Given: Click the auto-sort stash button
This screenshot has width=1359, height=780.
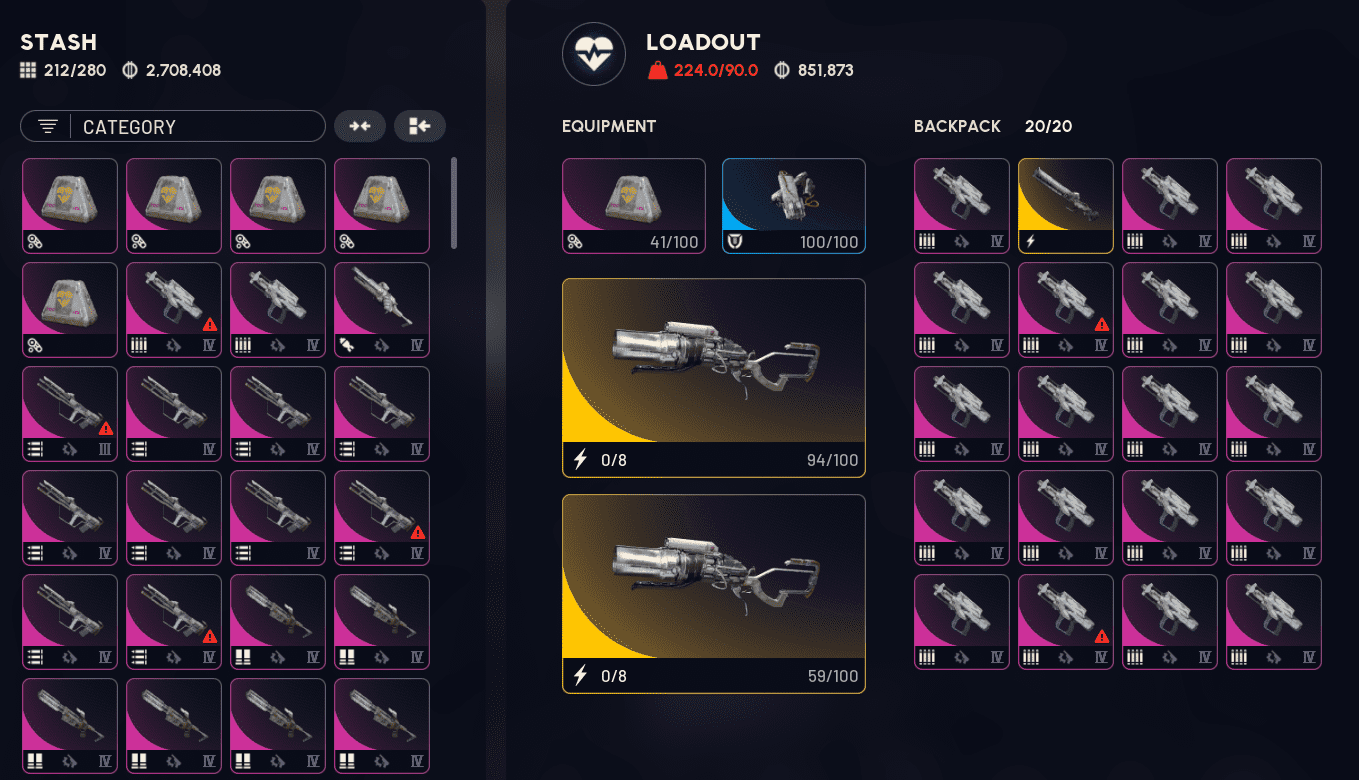Looking at the screenshot, I should 419,126.
